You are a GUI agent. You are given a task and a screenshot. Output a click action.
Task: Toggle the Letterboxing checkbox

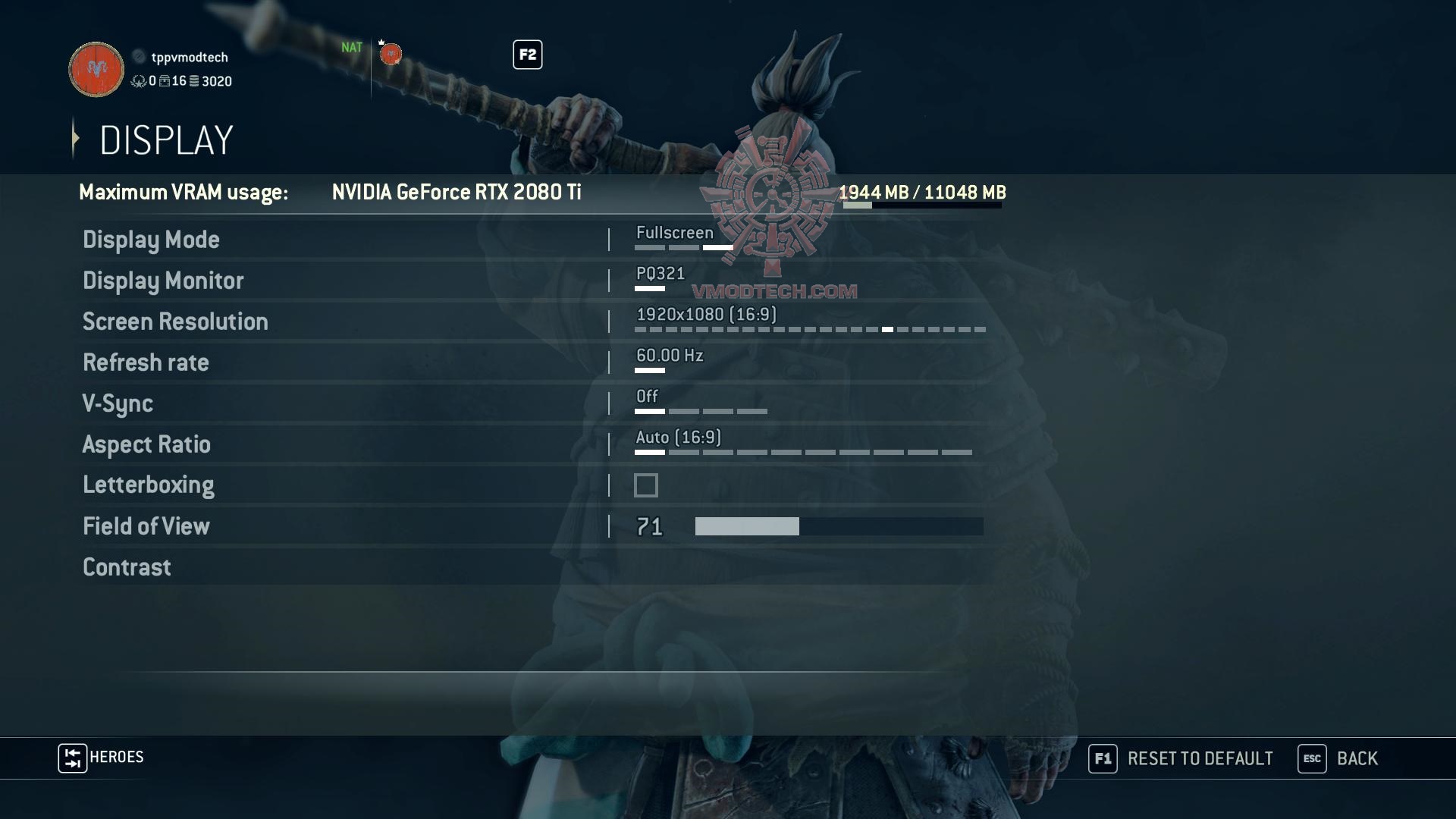pyautogui.click(x=646, y=485)
